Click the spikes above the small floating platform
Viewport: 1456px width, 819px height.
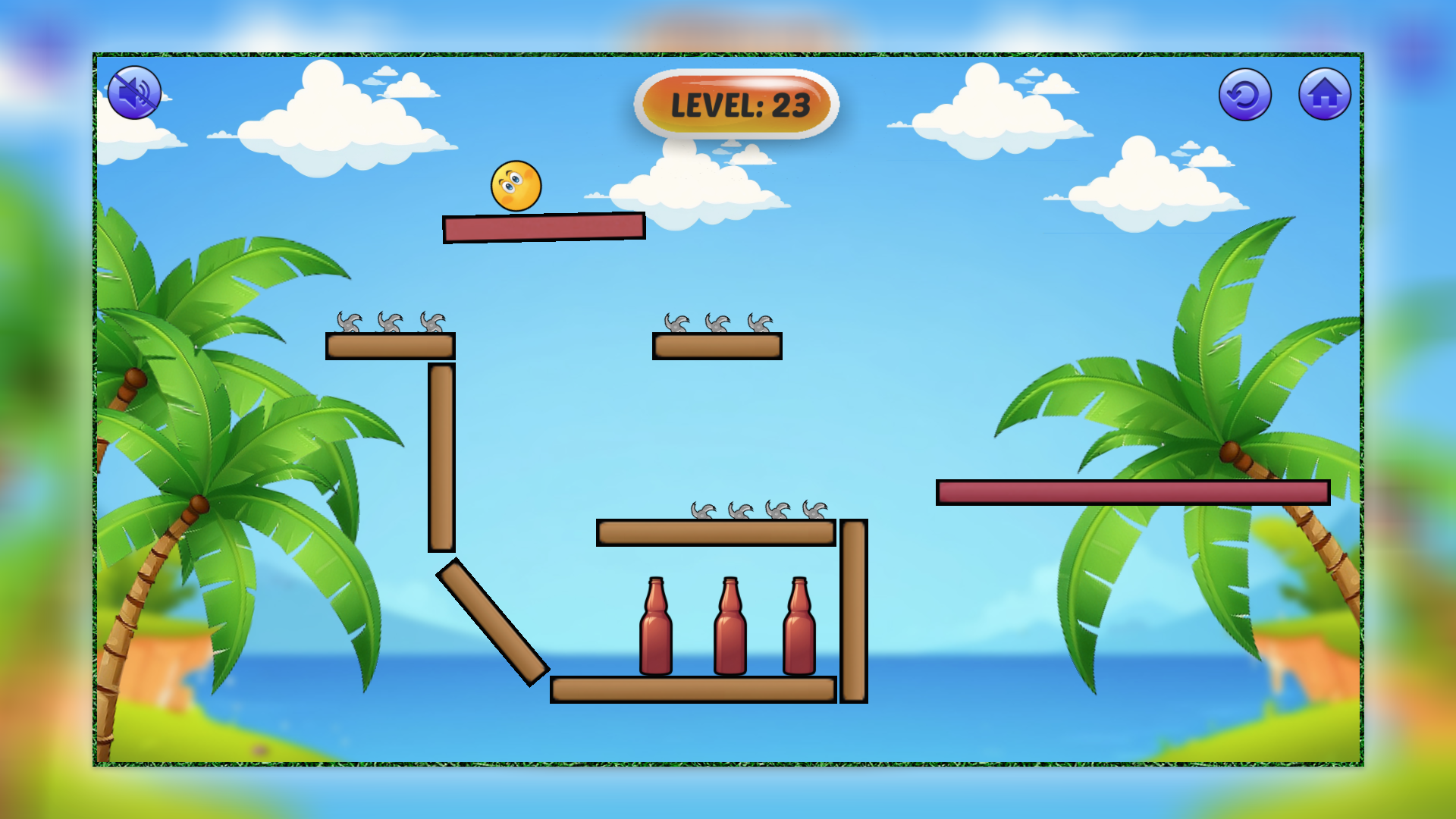coord(717,325)
